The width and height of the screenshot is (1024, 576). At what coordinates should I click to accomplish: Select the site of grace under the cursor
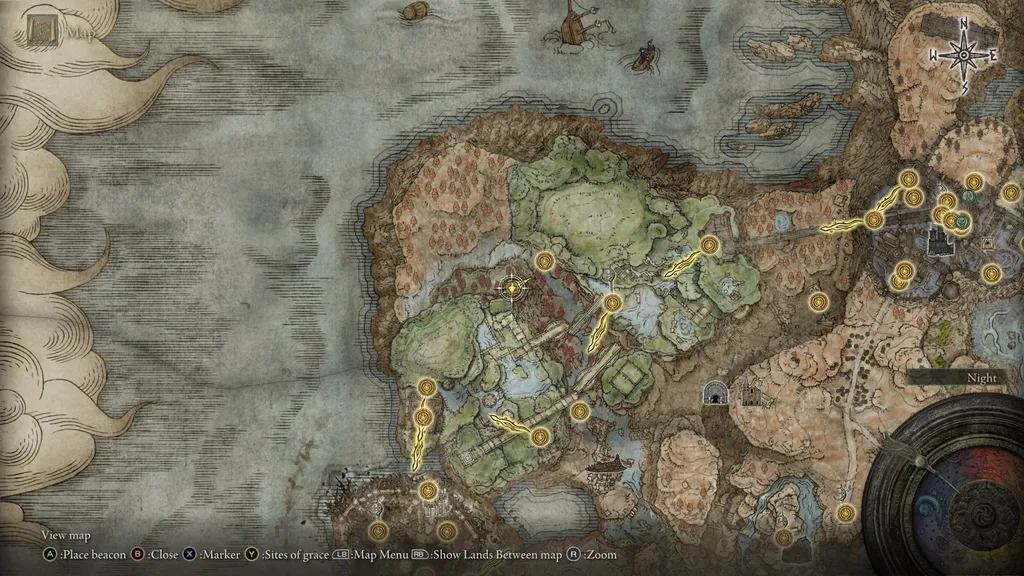tap(513, 288)
